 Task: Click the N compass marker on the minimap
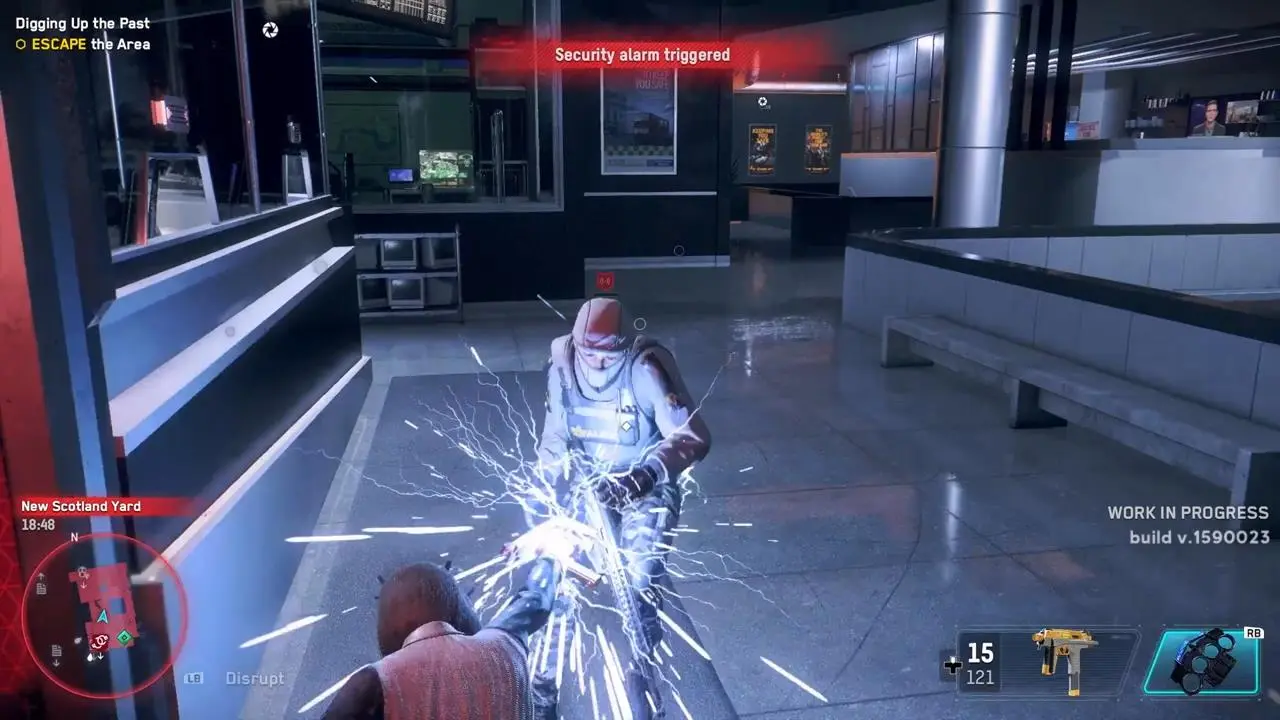(x=73, y=538)
